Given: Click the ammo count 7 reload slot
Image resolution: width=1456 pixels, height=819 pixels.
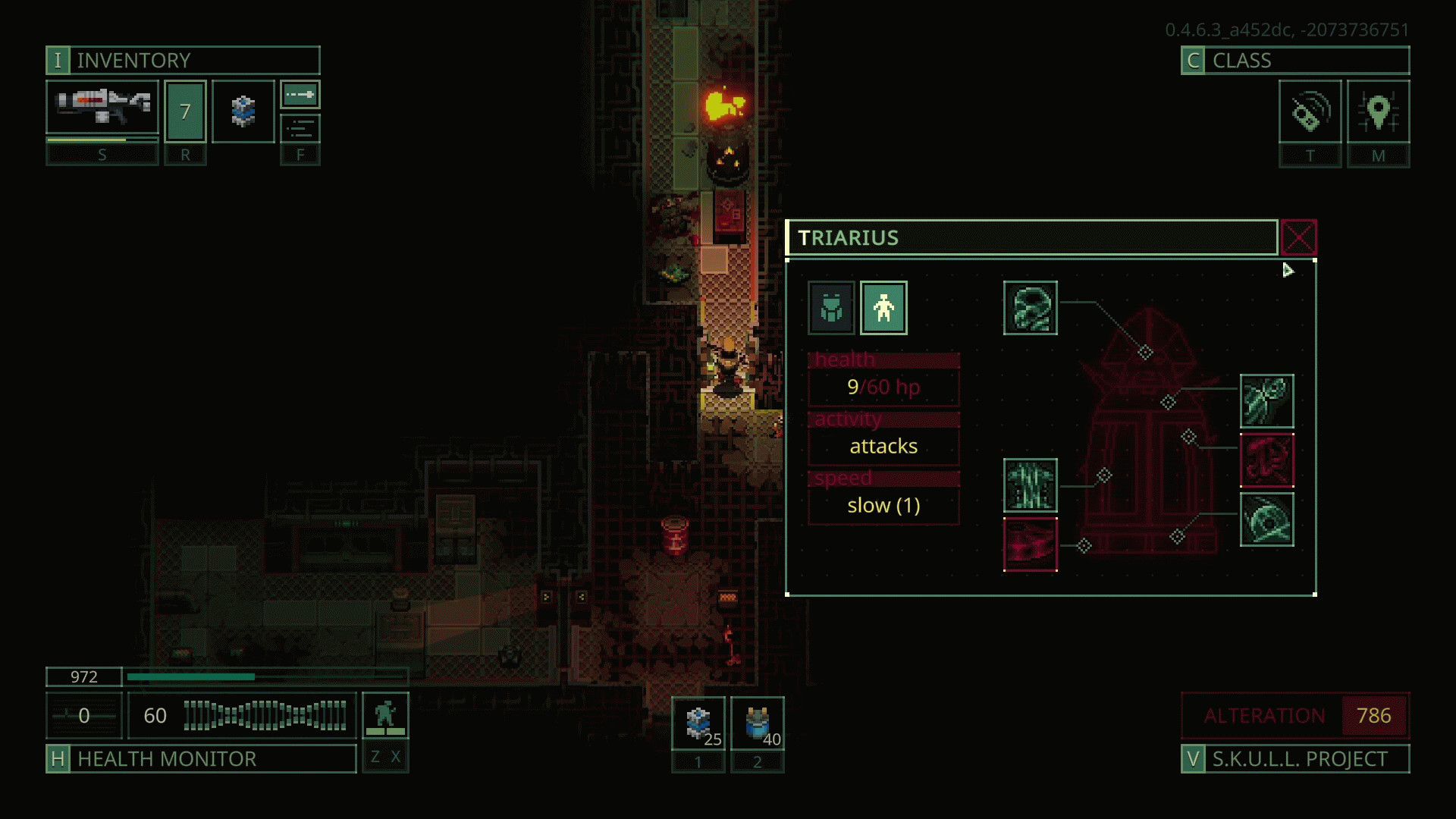Looking at the screenshot, I should [185, 111].
